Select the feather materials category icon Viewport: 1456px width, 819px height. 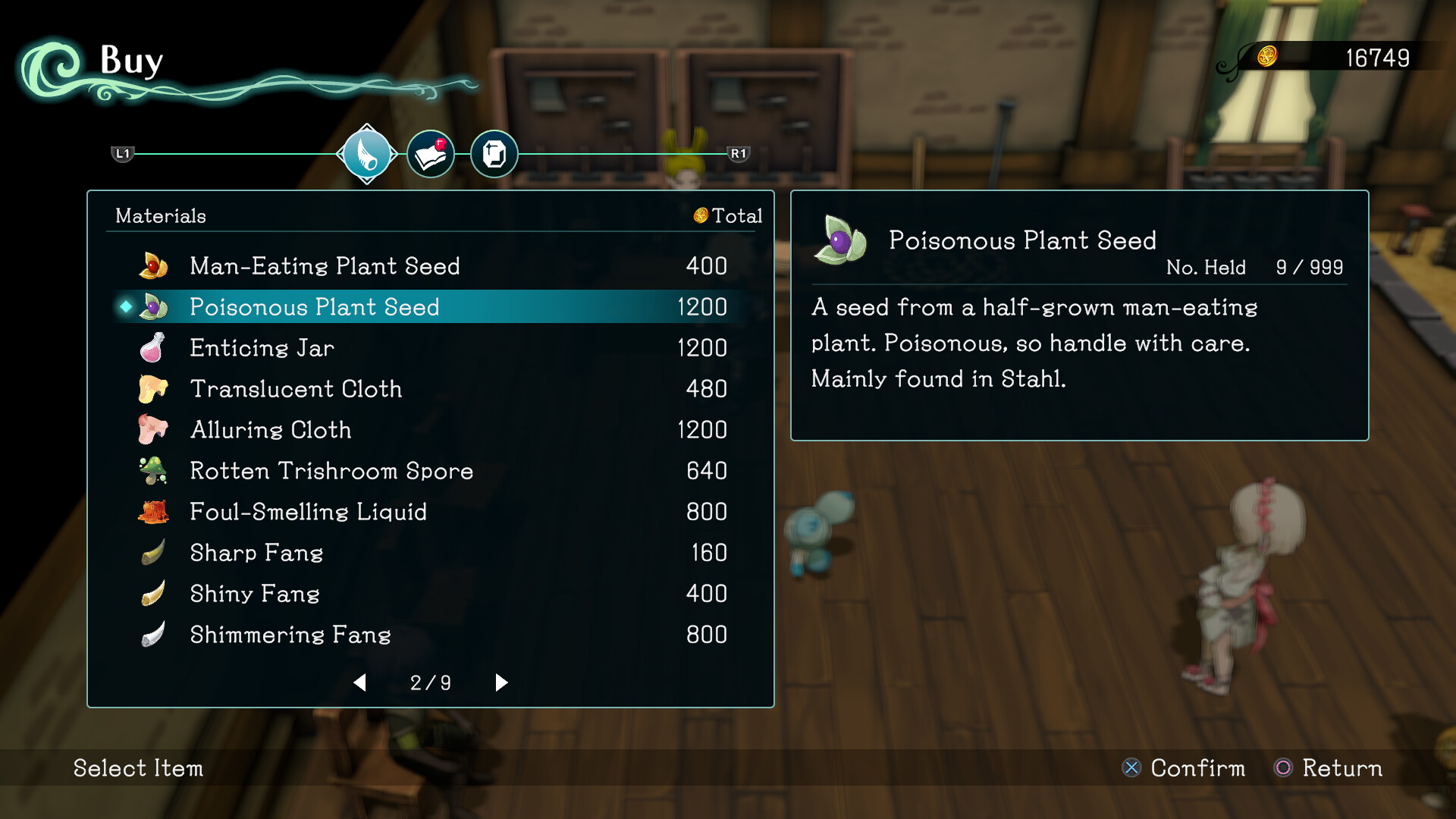tap(366, 153)
